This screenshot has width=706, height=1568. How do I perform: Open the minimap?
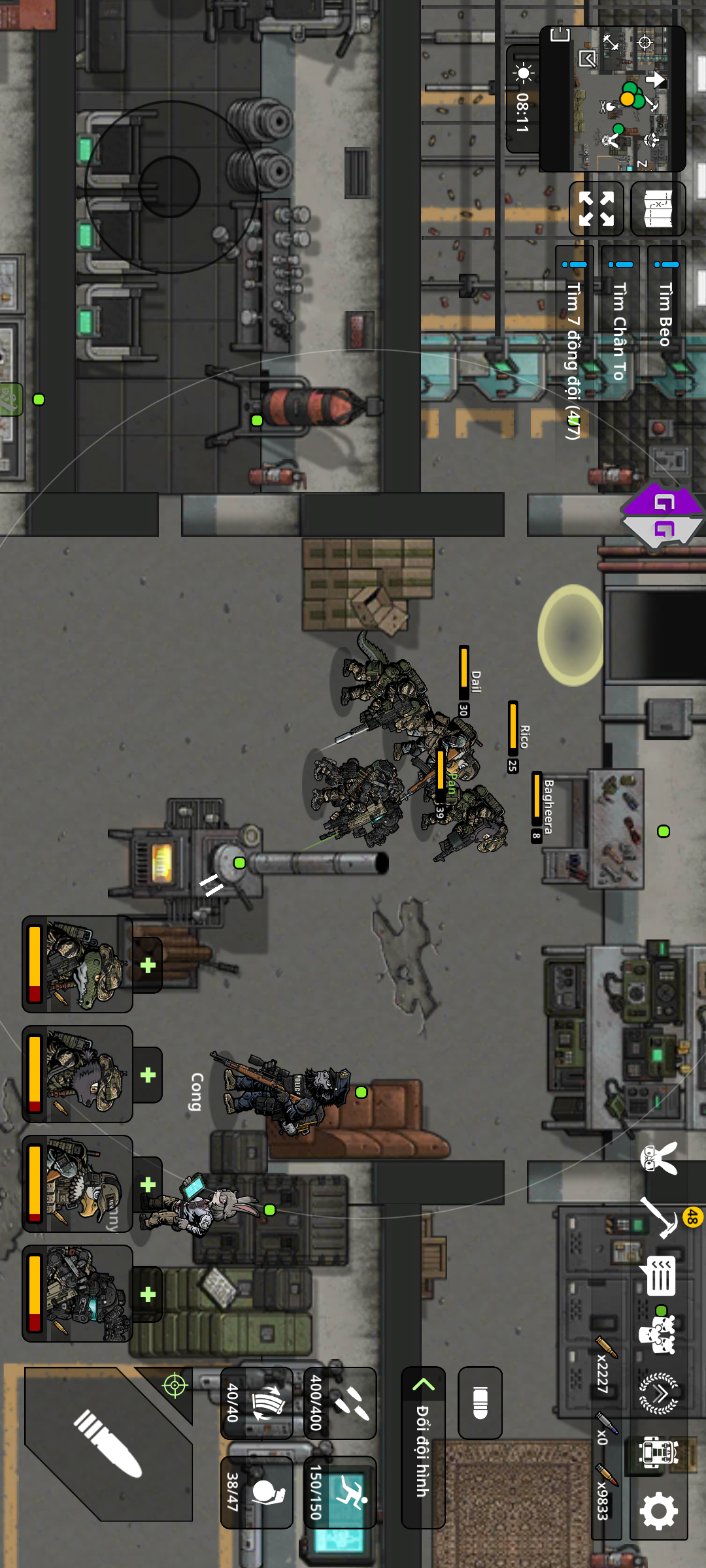click(612, 99)
